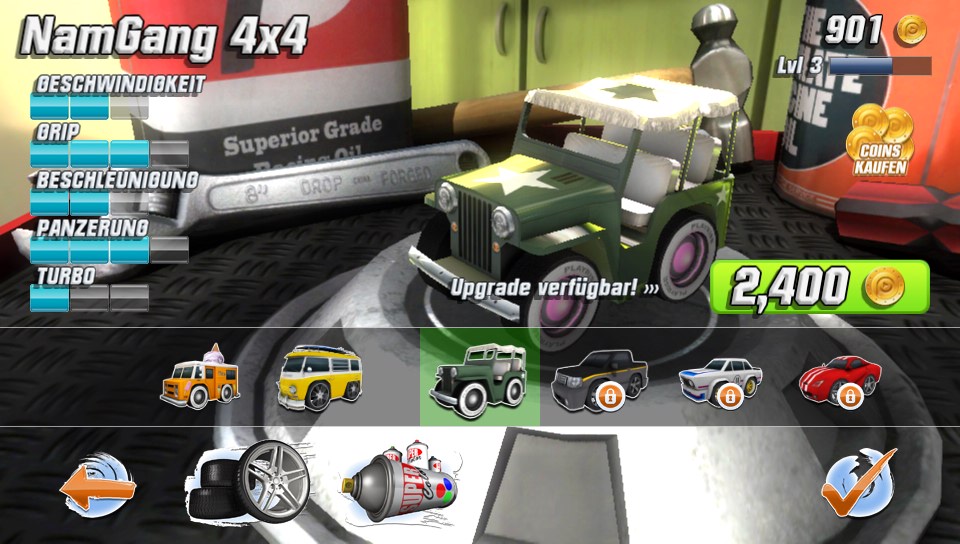Tap the Upgrade verfügbar notice
Viewport: 960px width, 544px height.
[555, 288]
